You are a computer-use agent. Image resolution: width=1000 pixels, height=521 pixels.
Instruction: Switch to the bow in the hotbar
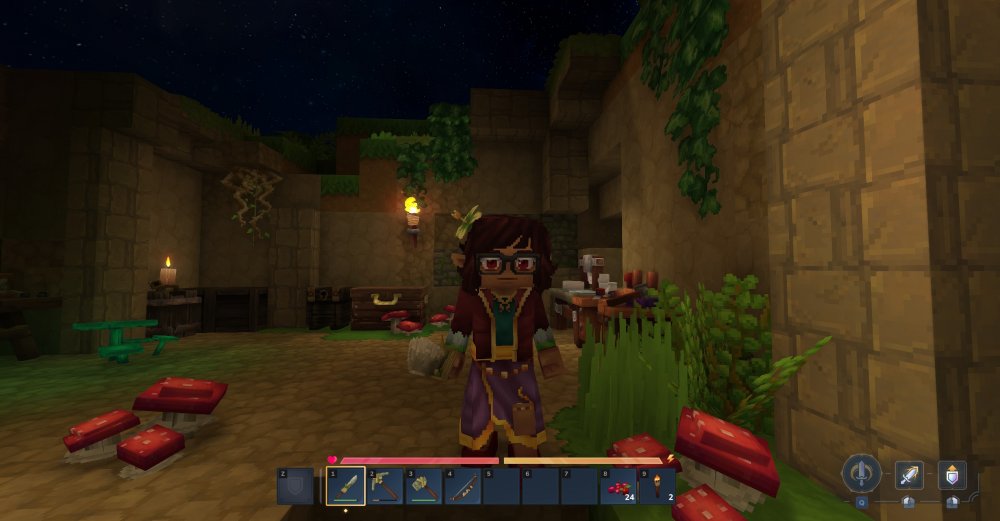click(463, 487)
